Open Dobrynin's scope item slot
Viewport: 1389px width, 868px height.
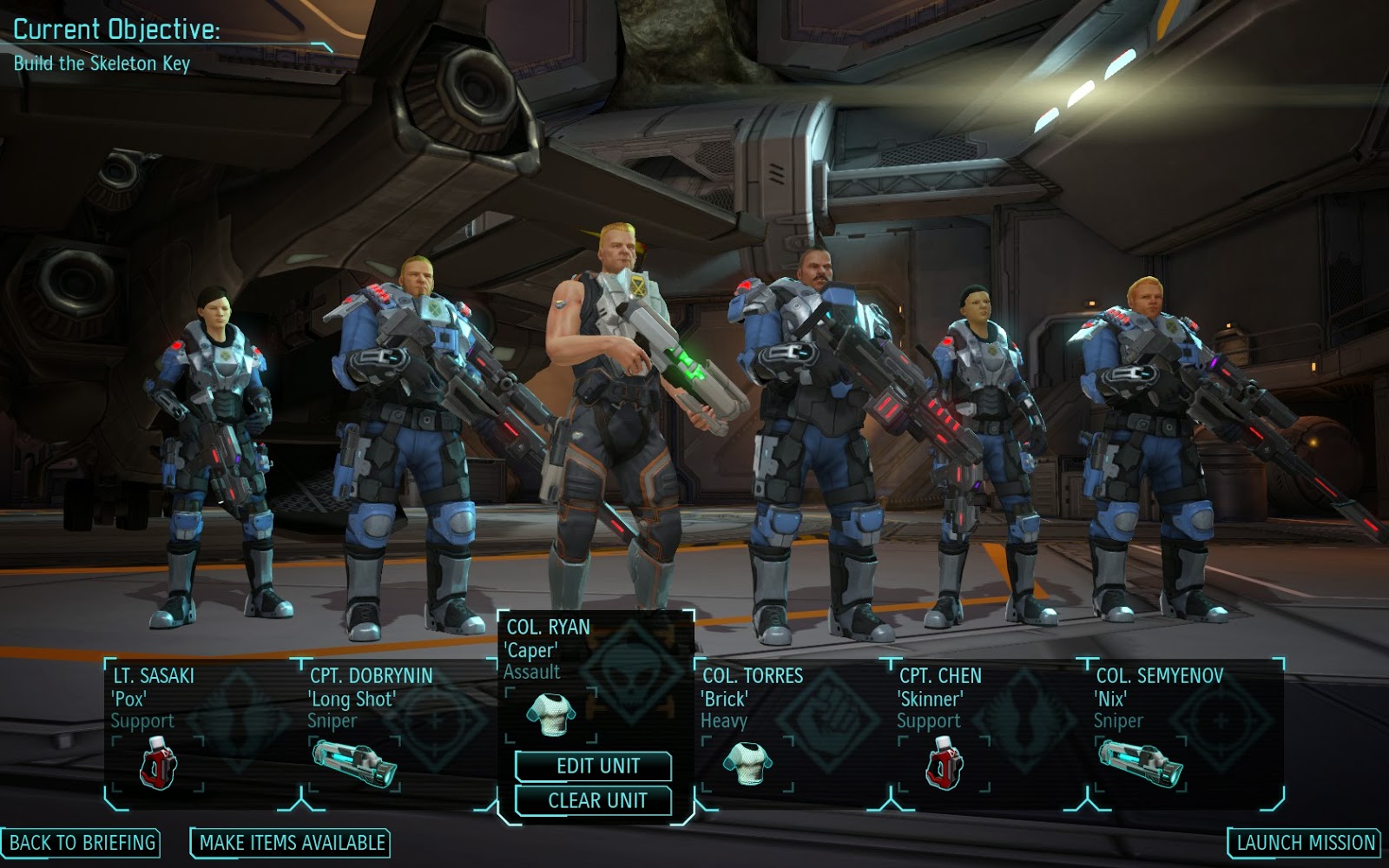pos(355,763)
